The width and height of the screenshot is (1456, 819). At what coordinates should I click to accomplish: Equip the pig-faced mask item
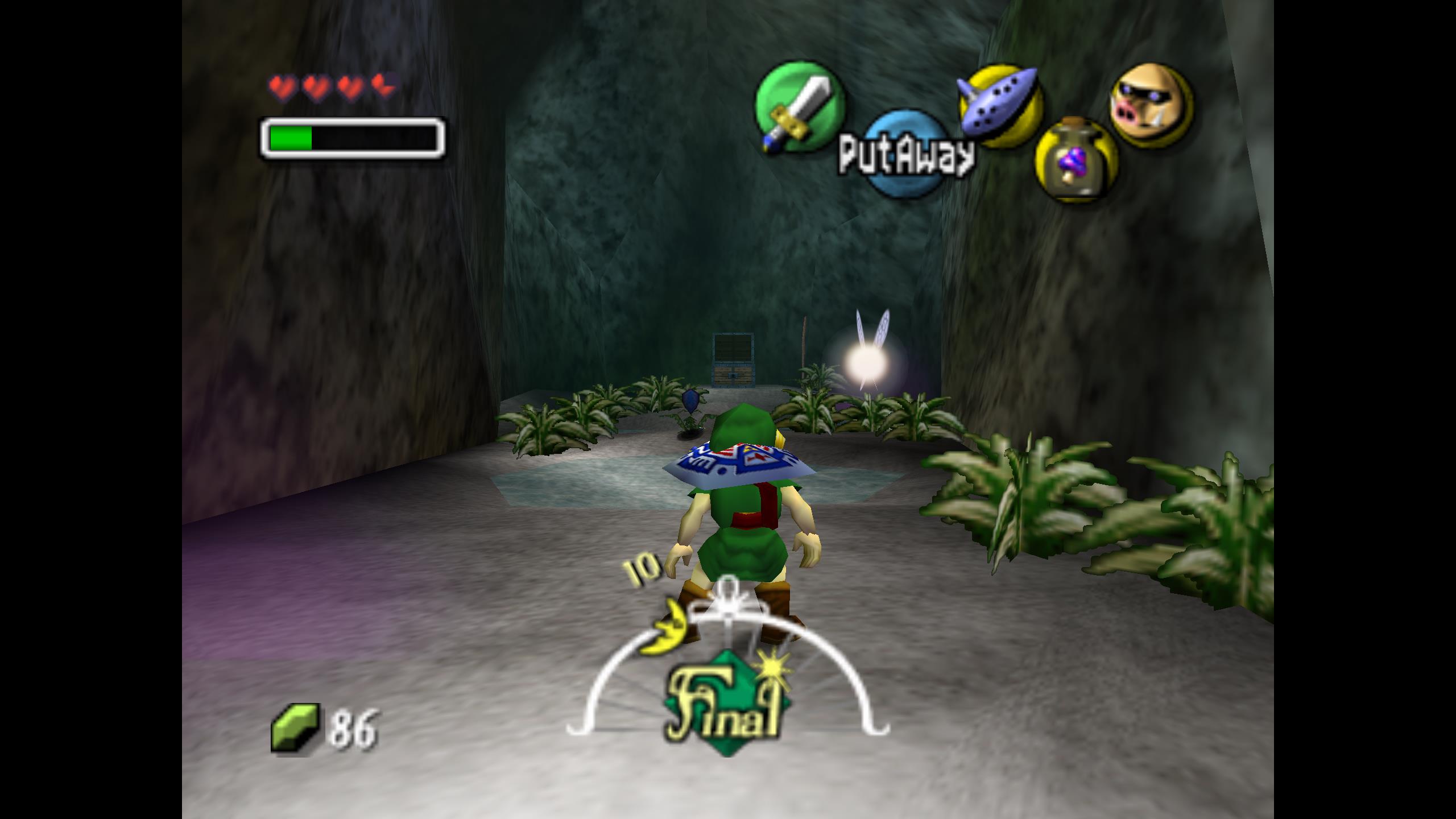(1151, 106)
